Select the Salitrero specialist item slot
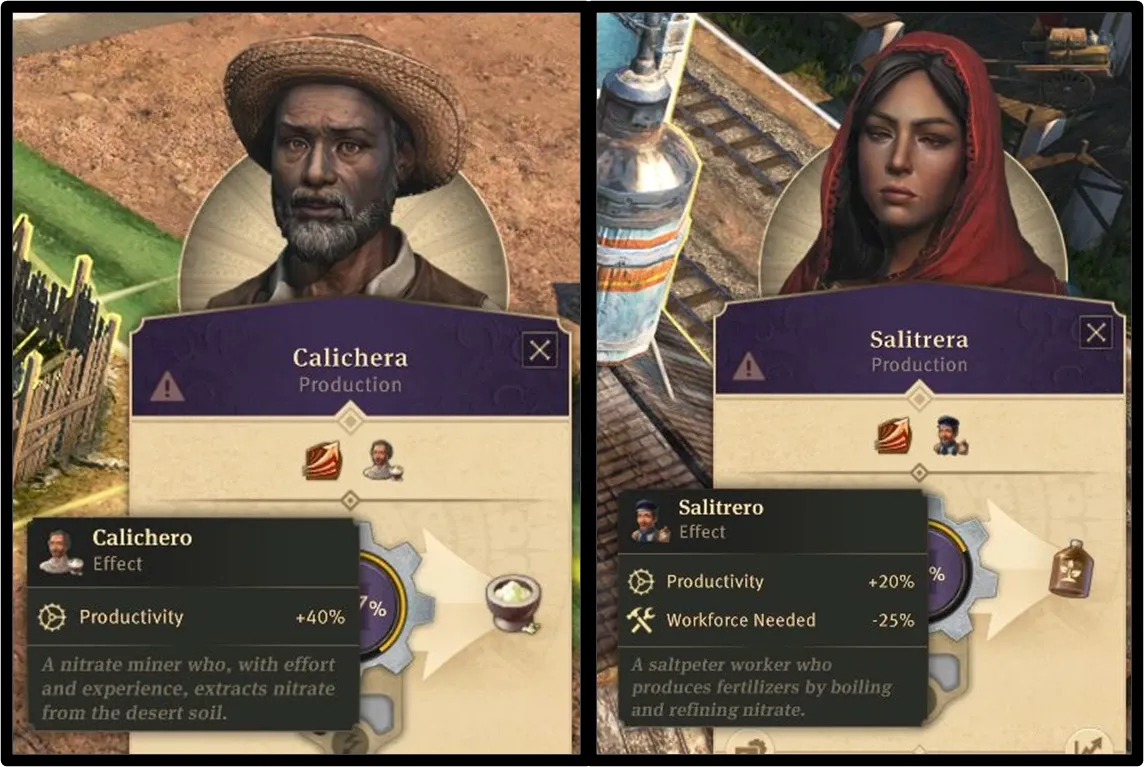Viewport: 1144px width, 767px height. click(x=948, y=437)
